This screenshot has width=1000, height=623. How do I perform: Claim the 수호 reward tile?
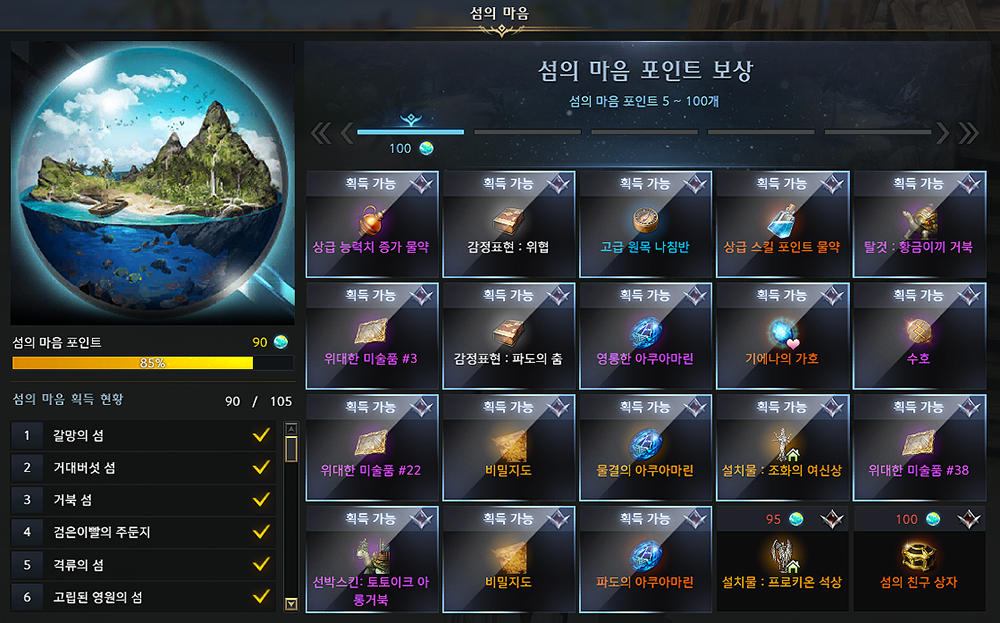(x=918, y=336)
